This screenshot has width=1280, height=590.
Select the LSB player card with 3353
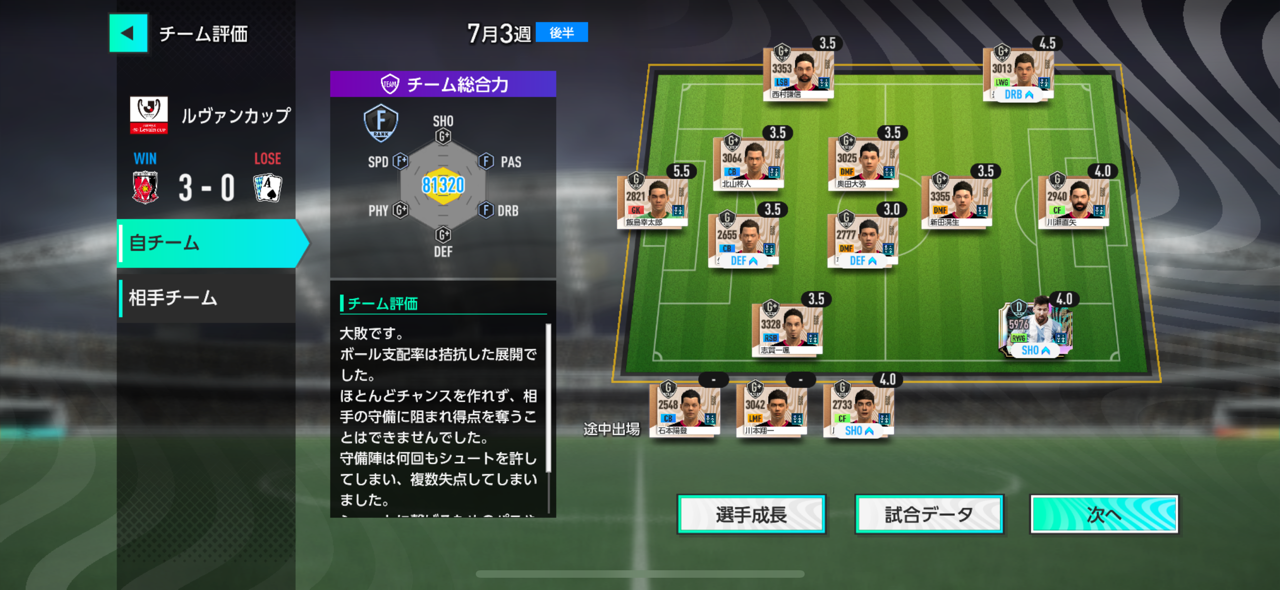click(797, 72)
